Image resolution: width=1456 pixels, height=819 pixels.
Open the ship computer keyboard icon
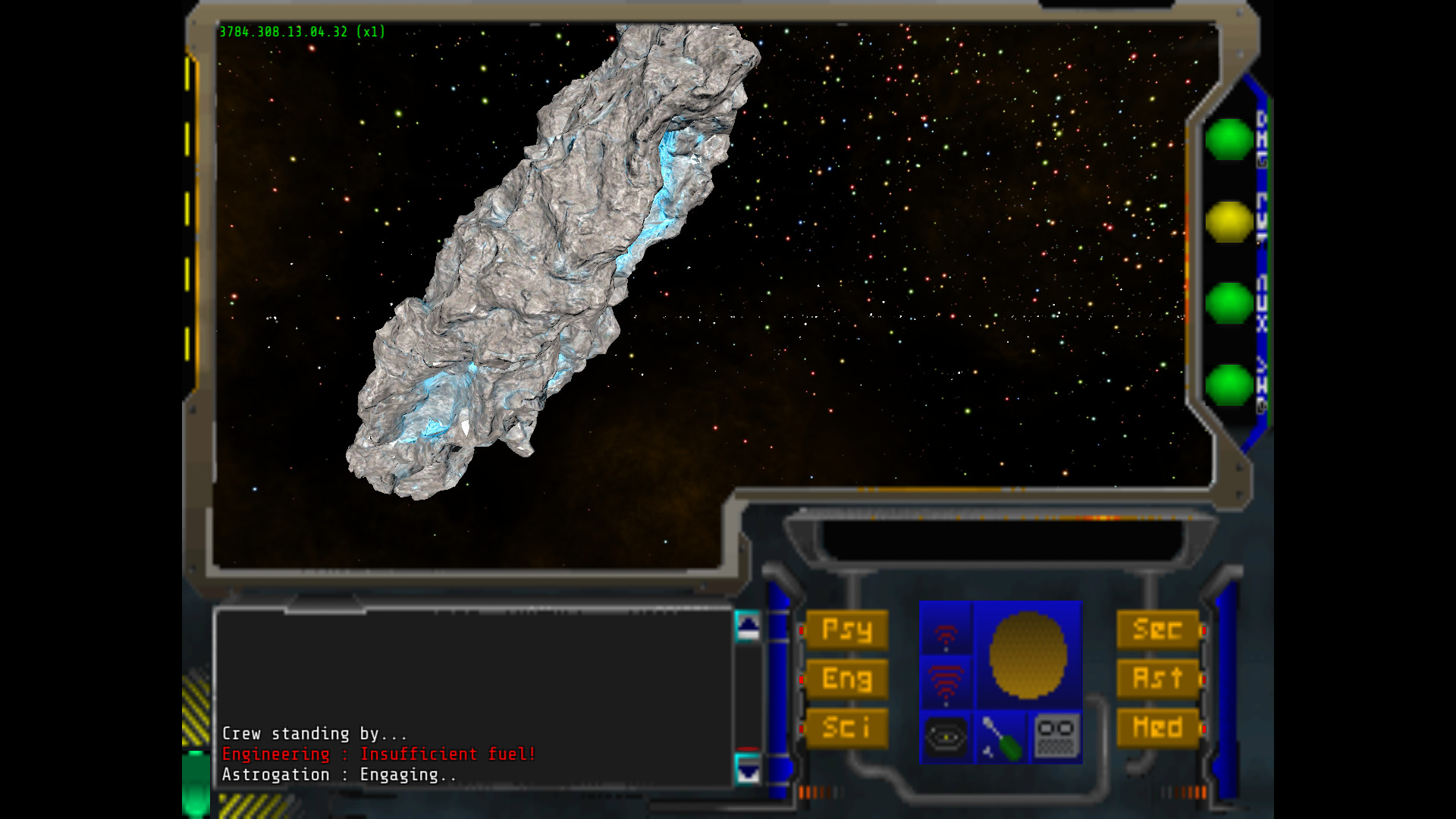coord(1056,737)
